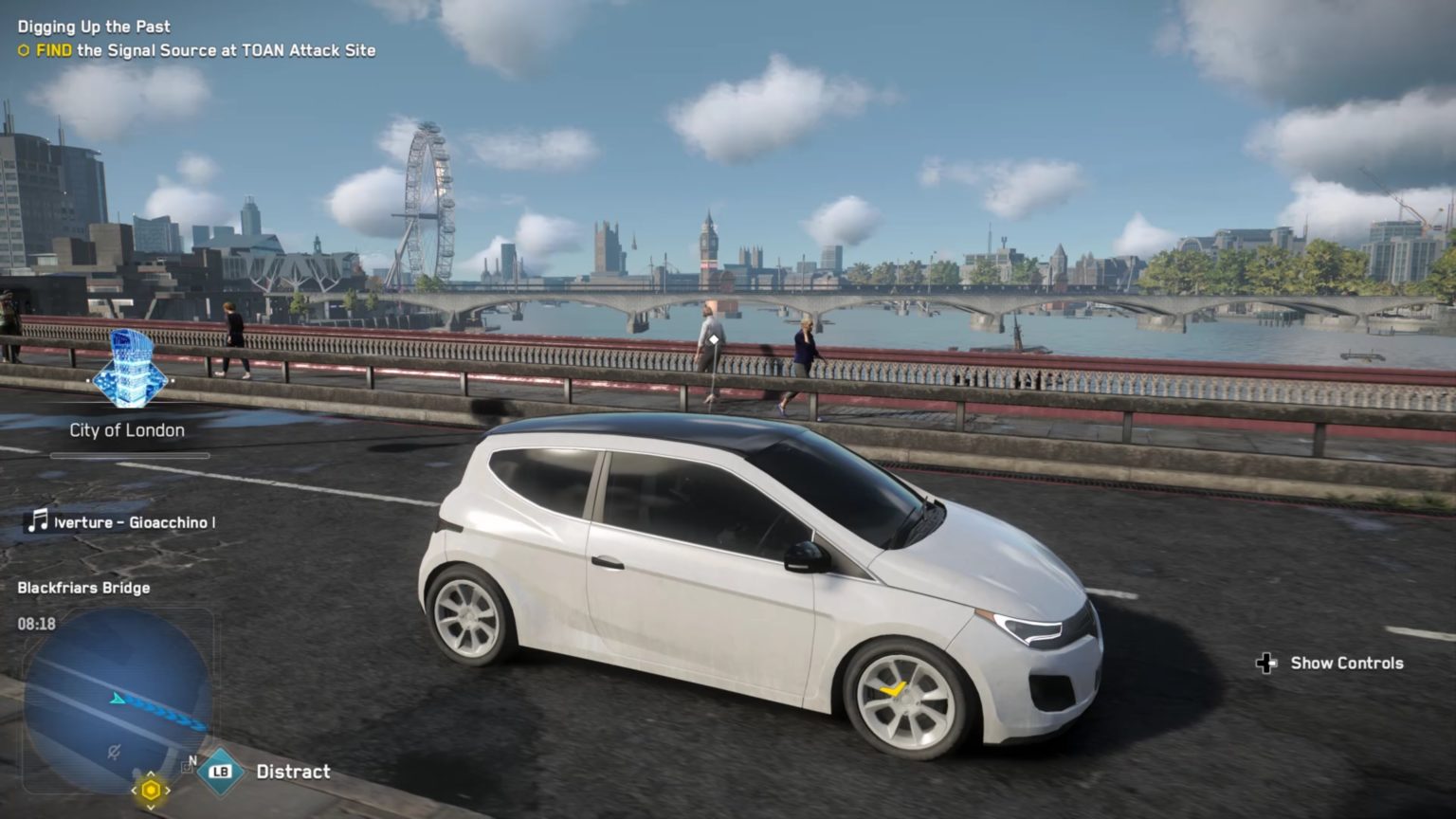Select the player arrow on the minimap
The height and width of the screenshot is (819, 1456).
click(118, 700)
